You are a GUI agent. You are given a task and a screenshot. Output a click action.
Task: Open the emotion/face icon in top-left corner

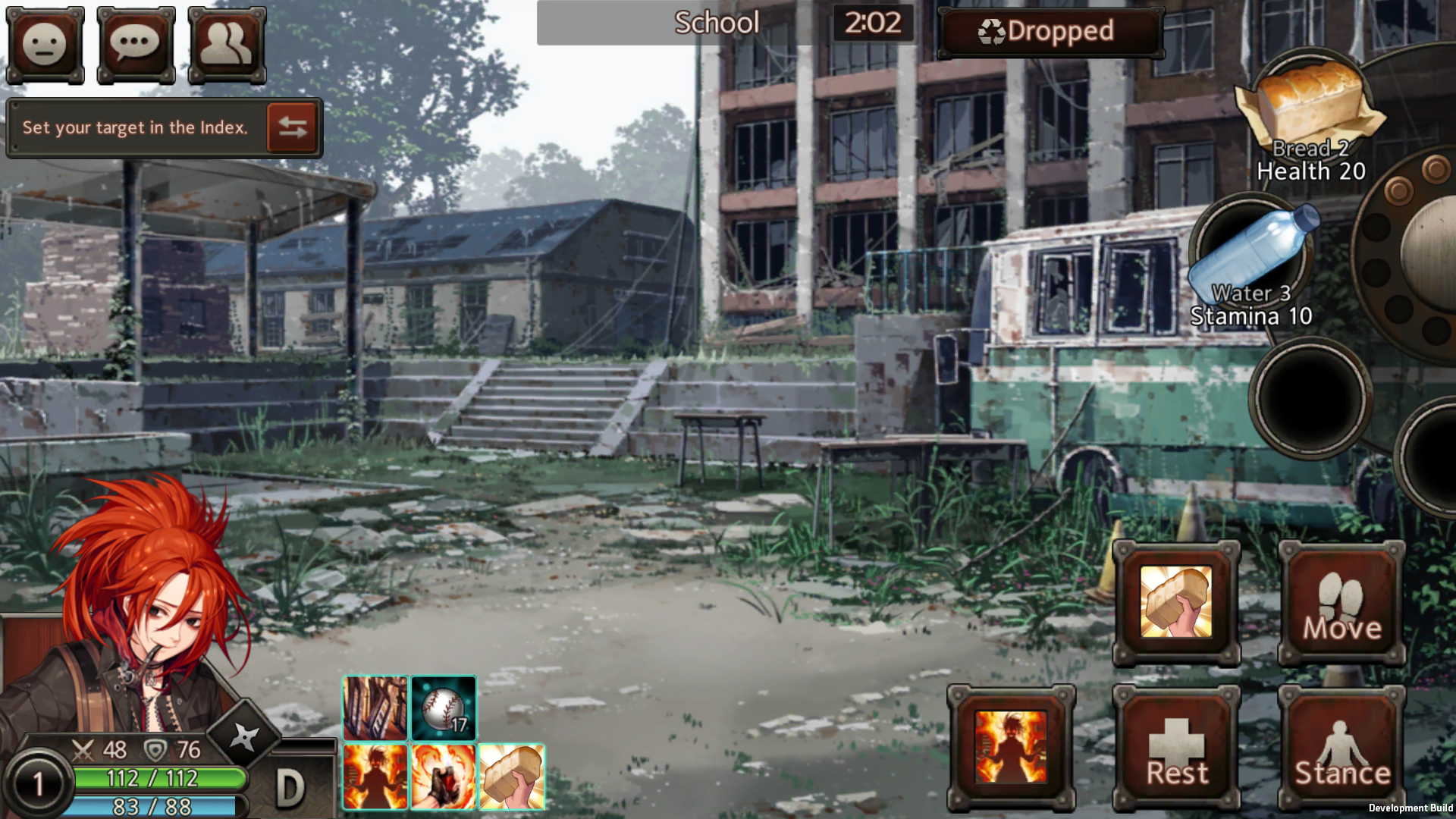click(45, 45)
